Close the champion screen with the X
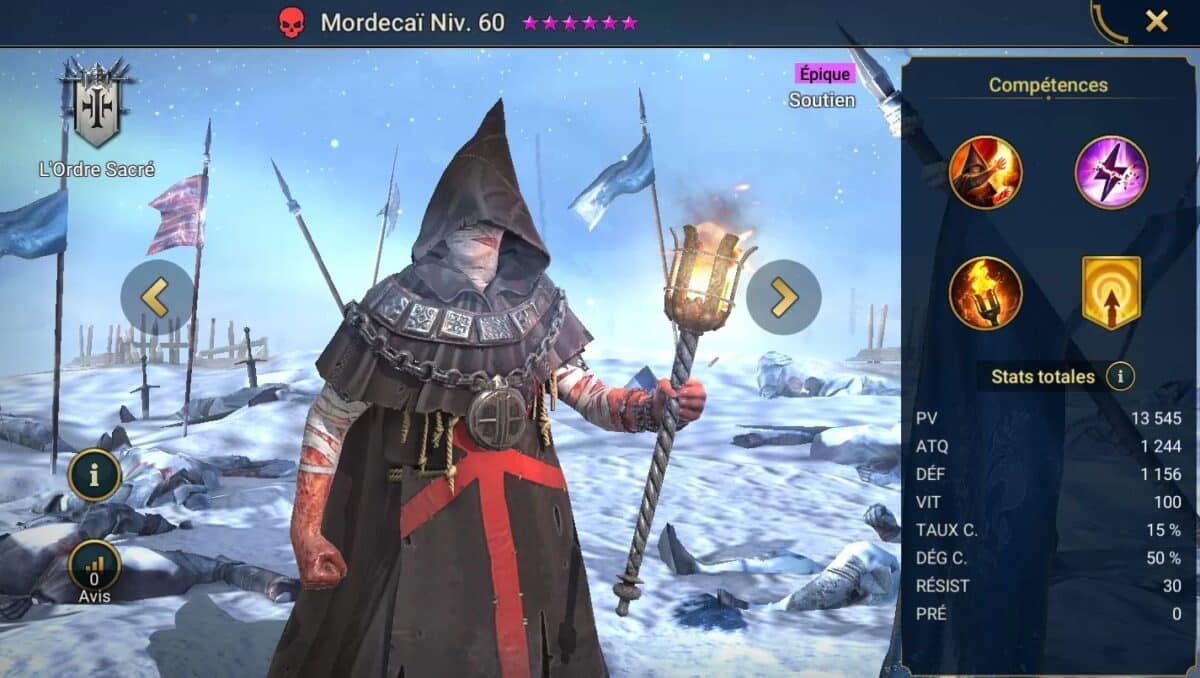 click(1156, 21)
